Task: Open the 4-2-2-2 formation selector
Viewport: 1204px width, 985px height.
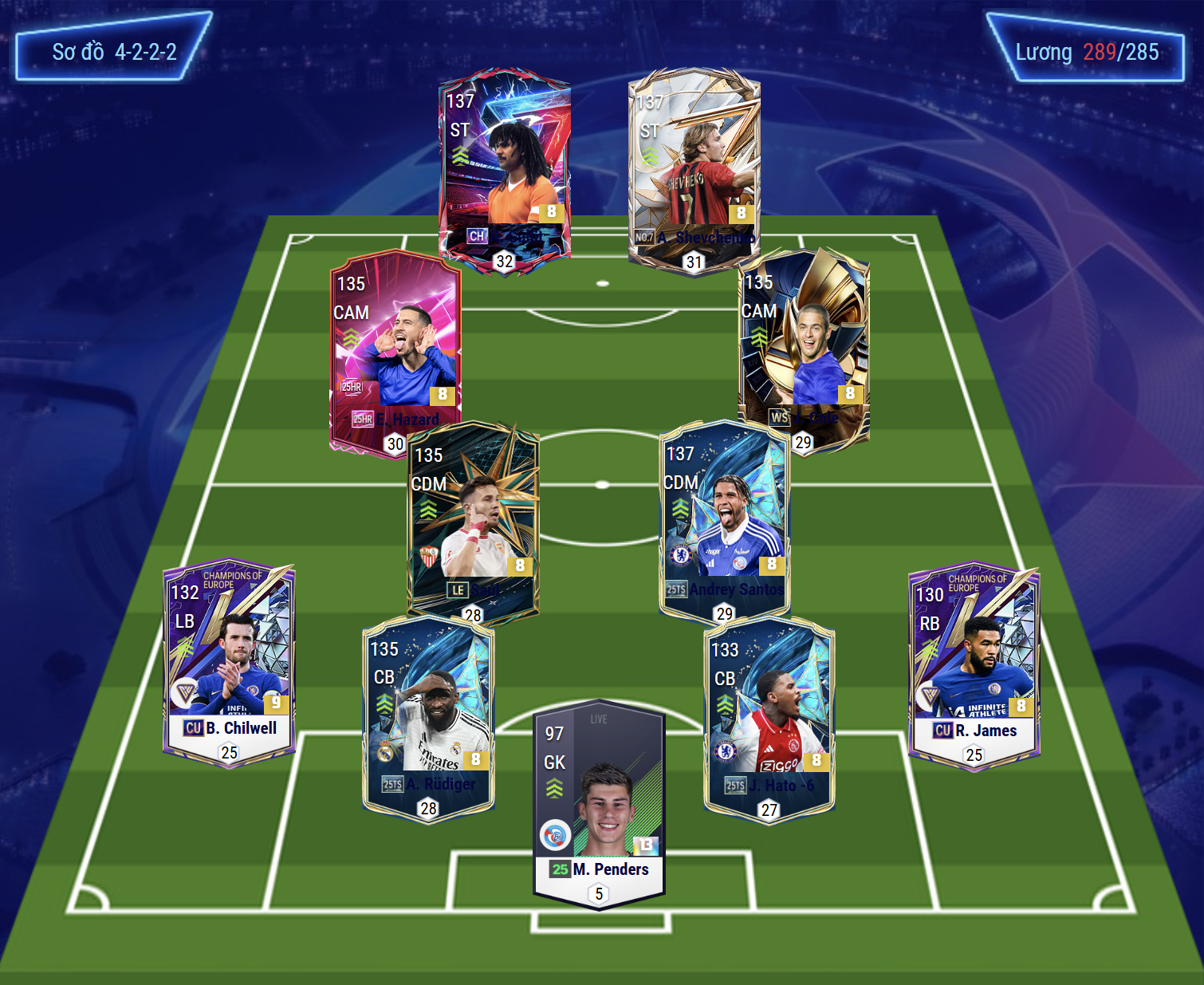Action: pyautogui.click(x=114, y=52)
